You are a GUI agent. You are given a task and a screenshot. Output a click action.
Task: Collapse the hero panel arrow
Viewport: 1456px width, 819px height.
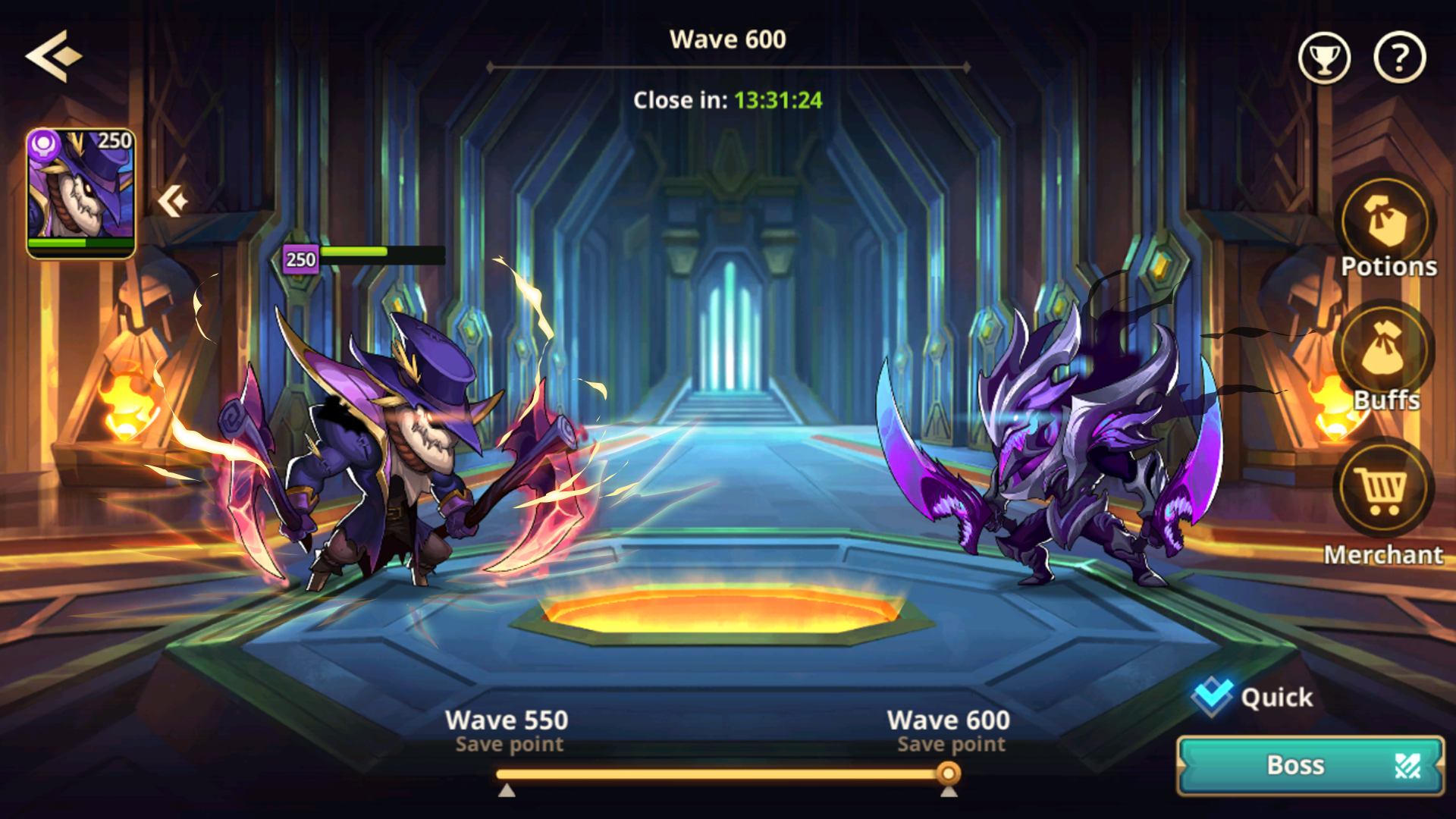173,202
